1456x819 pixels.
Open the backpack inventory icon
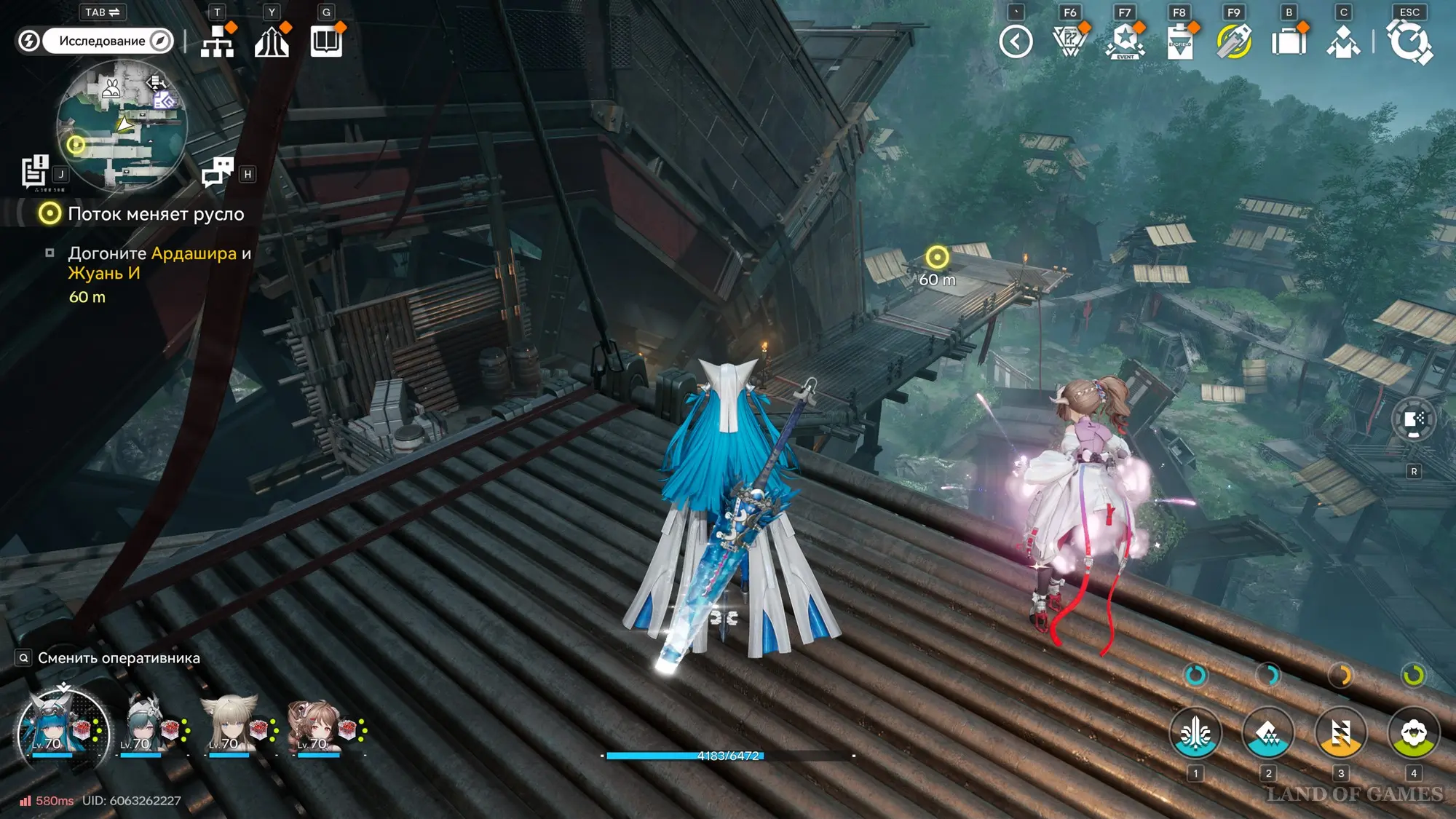tap(1289, 41)
